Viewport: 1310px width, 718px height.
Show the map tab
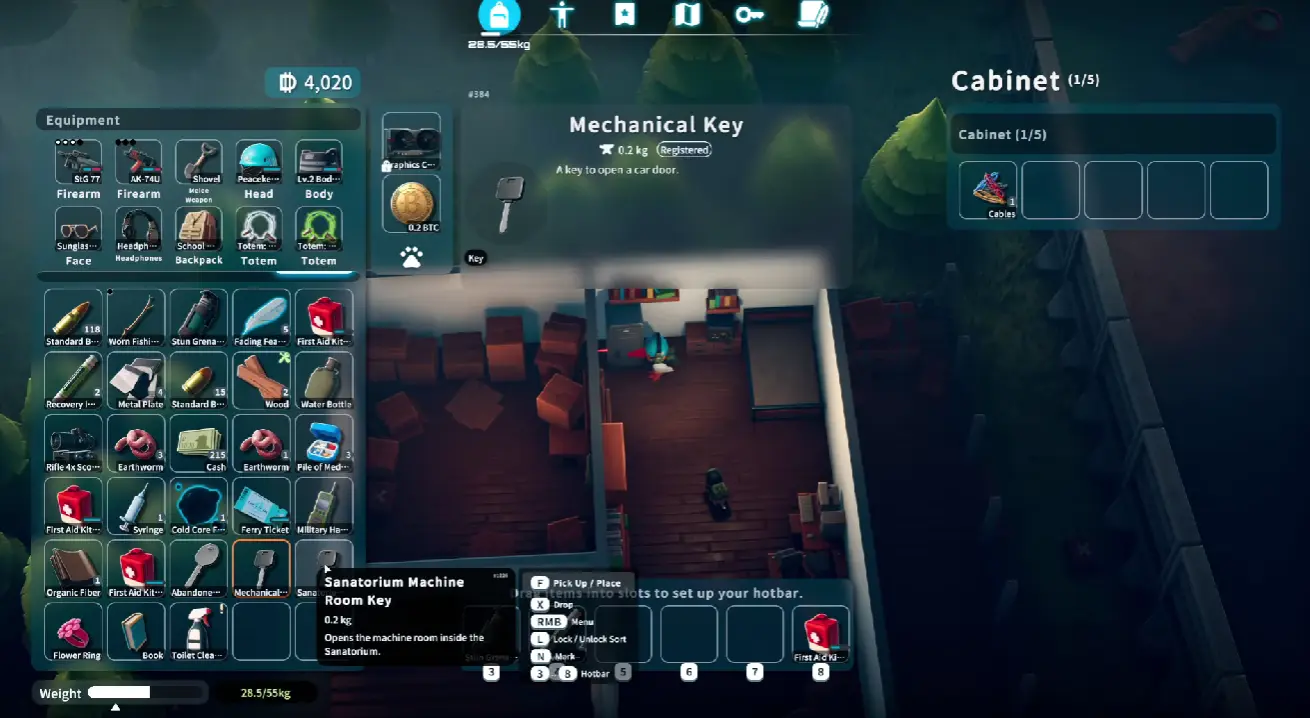[687, 15]
